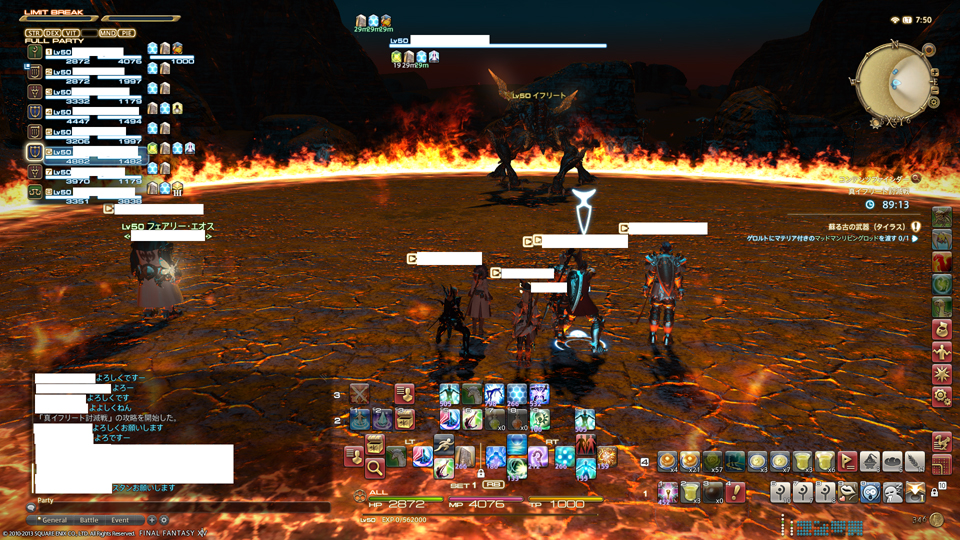Use the lips emote hotbar icon
960x540 pixels.
[849, 491]
